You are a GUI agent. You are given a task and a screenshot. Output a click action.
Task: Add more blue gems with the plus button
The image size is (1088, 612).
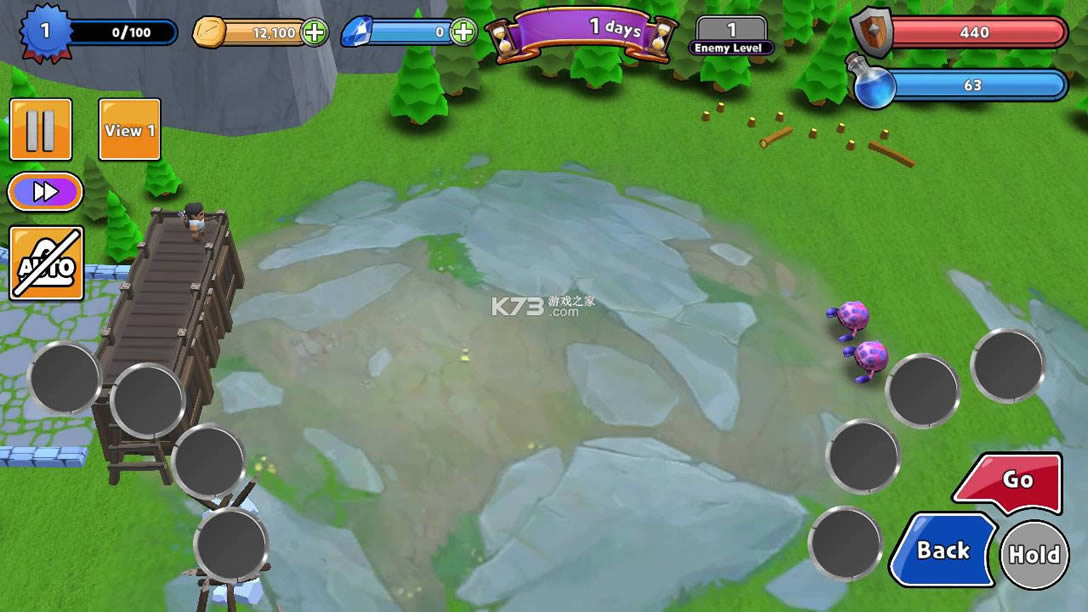463,32
